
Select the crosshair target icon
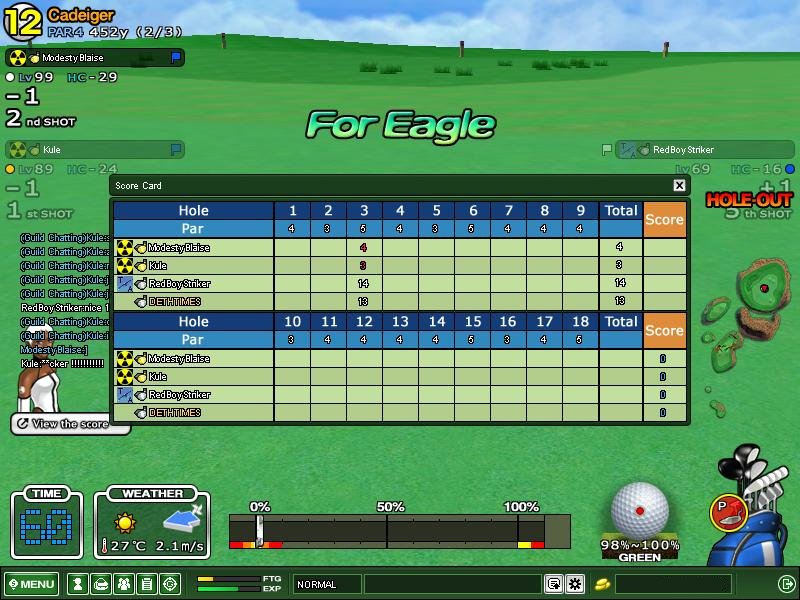click(170, 584)
